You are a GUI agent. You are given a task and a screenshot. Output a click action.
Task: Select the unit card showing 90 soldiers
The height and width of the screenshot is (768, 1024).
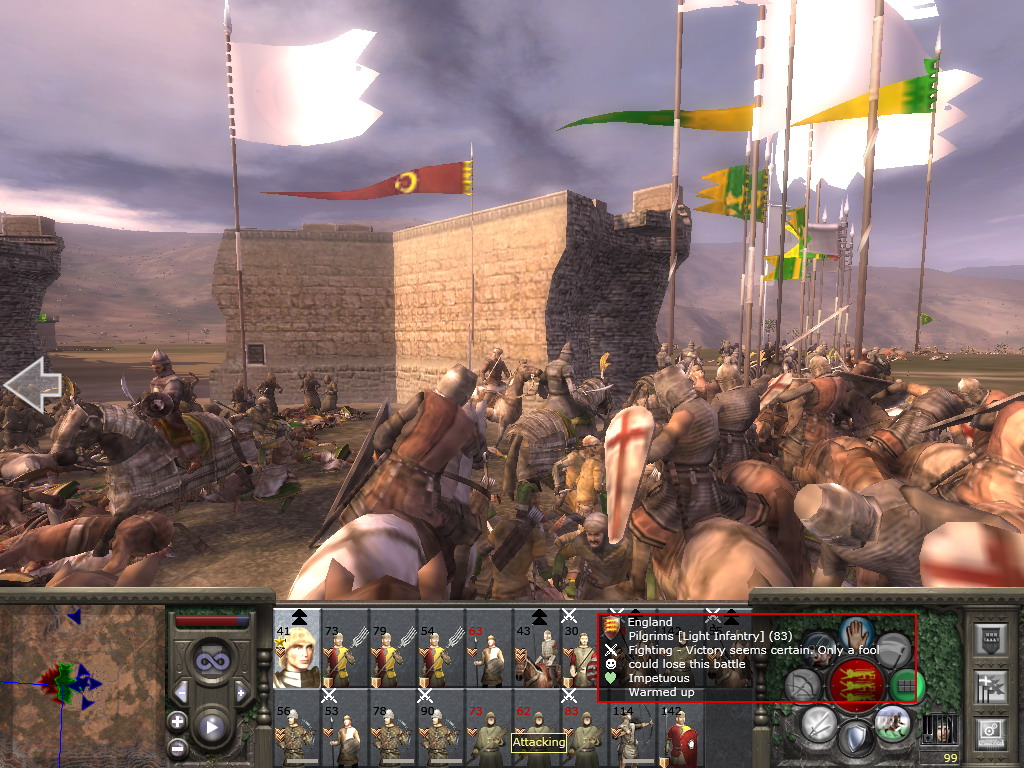point(440,731)
